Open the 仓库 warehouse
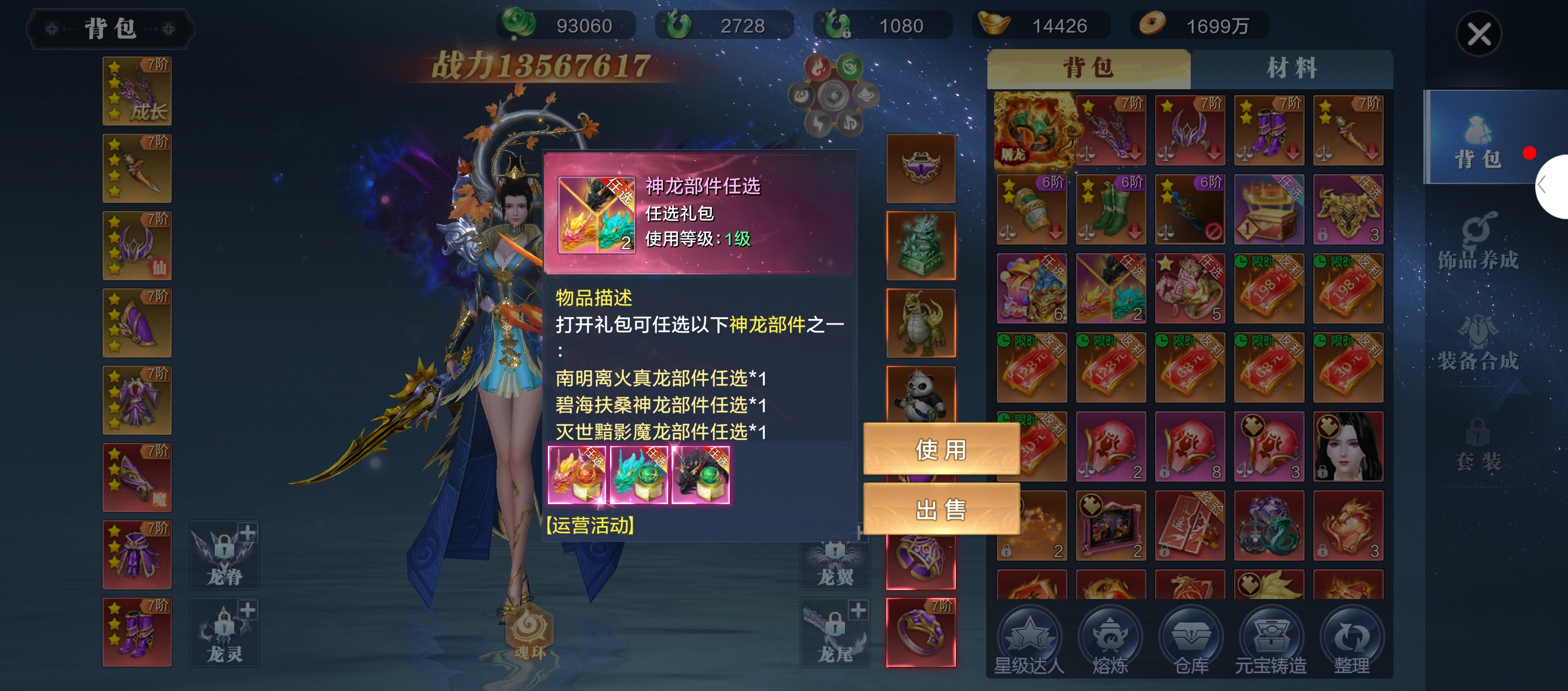This screenshot has width=1568, height=691. point(1191,642)
